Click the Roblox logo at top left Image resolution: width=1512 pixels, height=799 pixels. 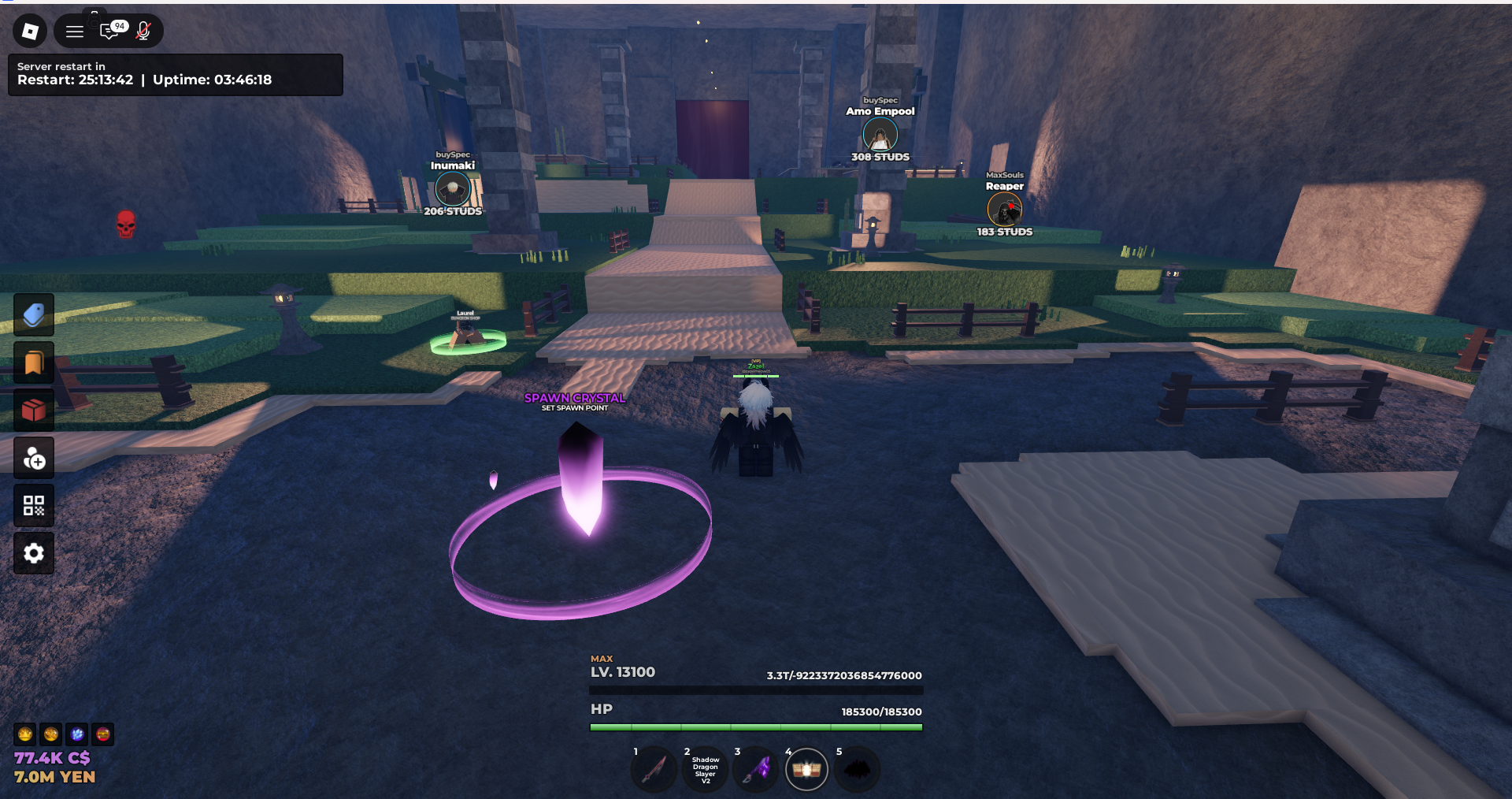30,32
